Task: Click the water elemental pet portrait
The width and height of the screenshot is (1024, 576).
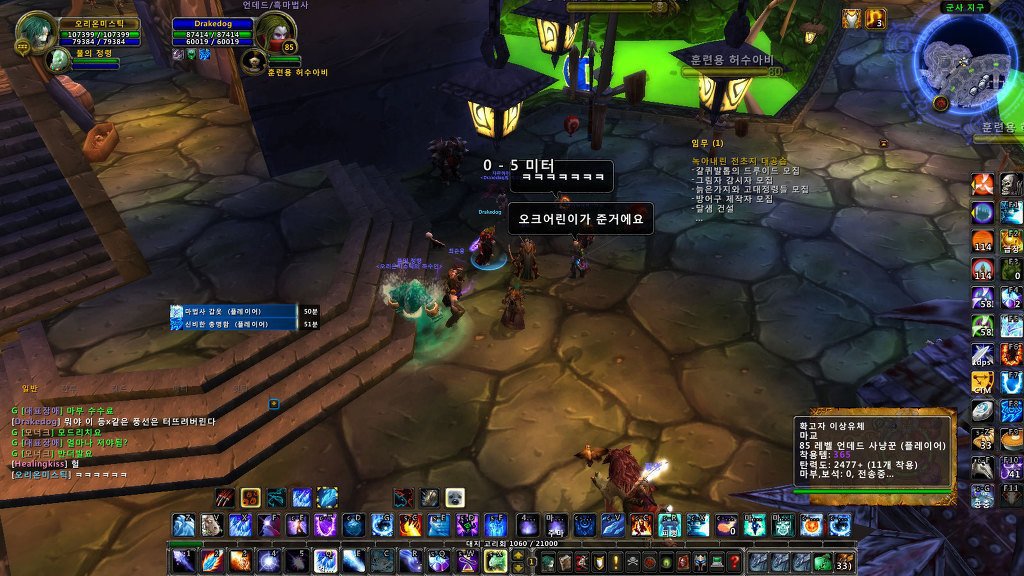Action: [57, 61]
